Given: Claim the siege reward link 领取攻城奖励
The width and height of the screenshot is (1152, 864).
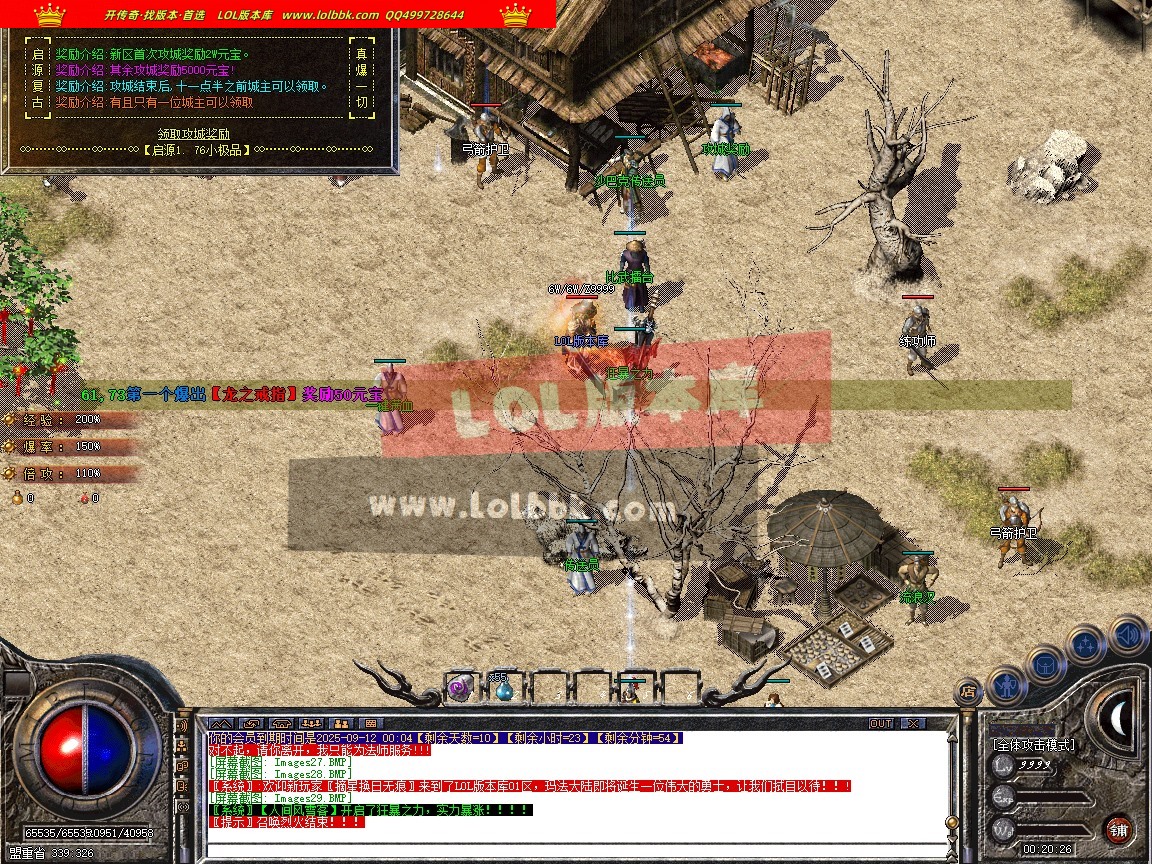Looking at the screenshot, I should tap(194, 133).
